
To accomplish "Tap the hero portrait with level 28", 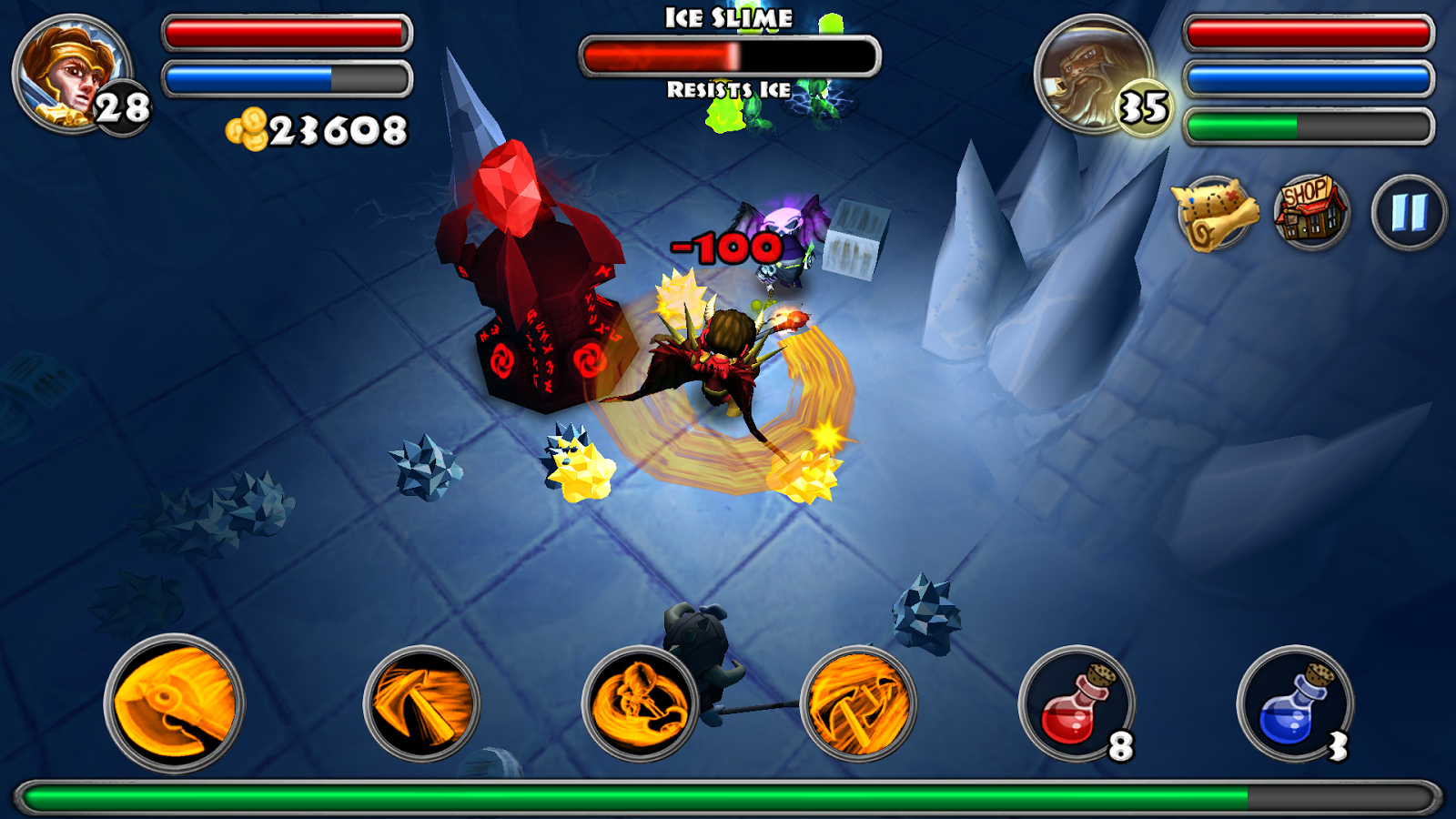I will point(71,75).
